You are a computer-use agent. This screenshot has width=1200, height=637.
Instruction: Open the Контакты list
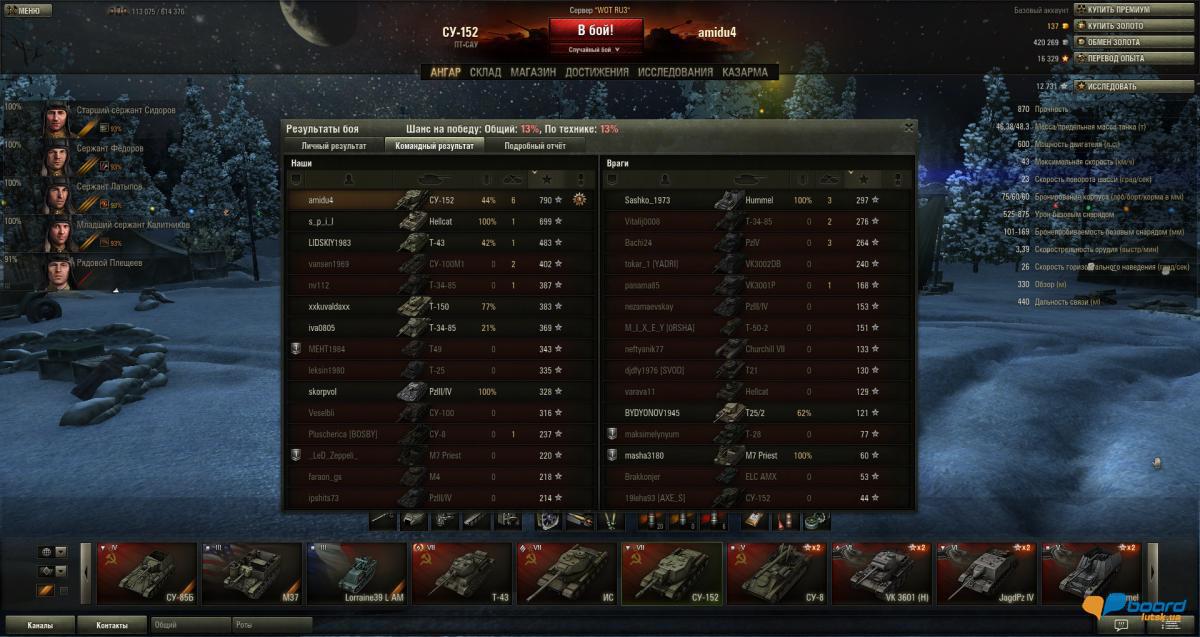111,625
